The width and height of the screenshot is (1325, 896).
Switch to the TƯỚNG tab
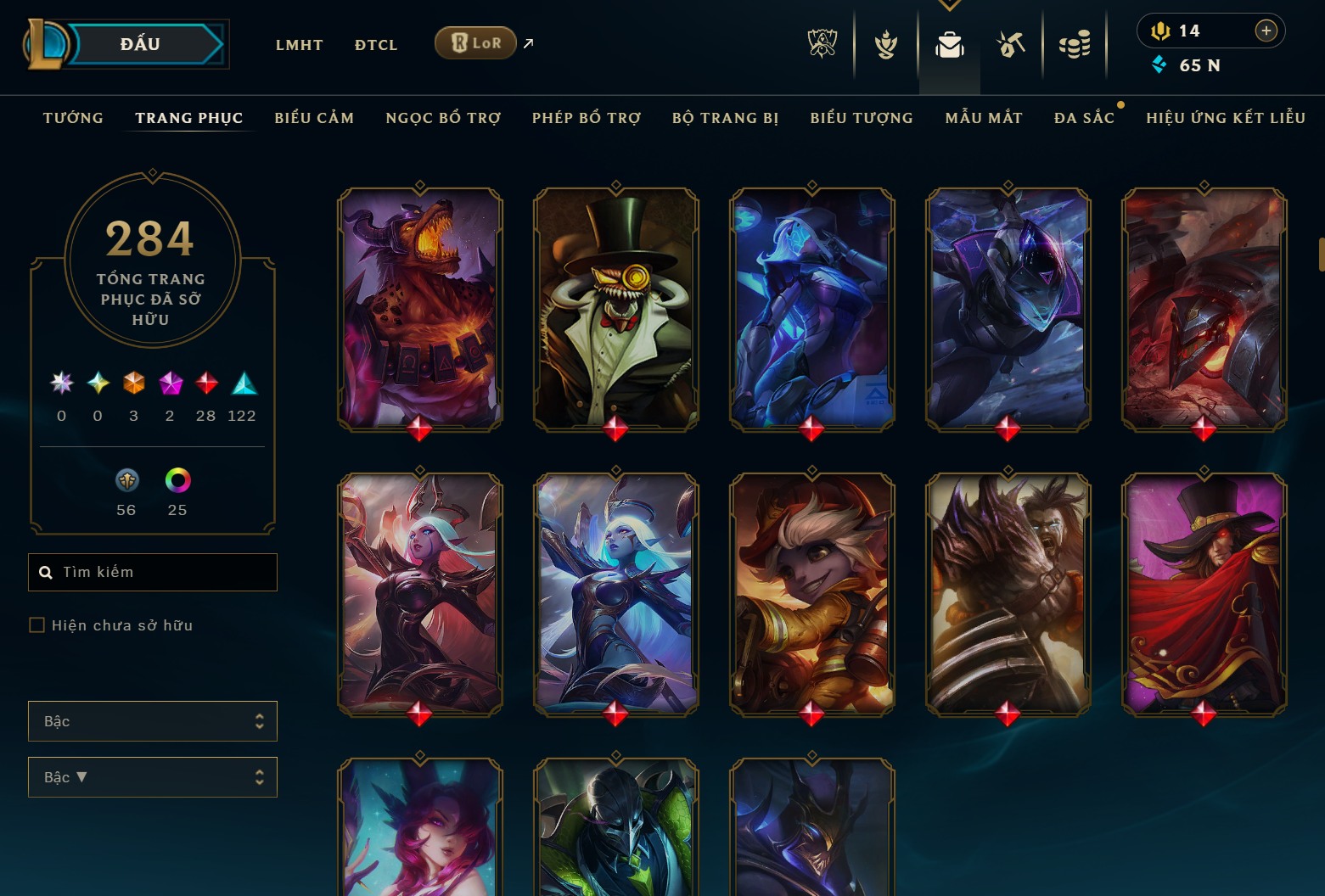[73, 118]
